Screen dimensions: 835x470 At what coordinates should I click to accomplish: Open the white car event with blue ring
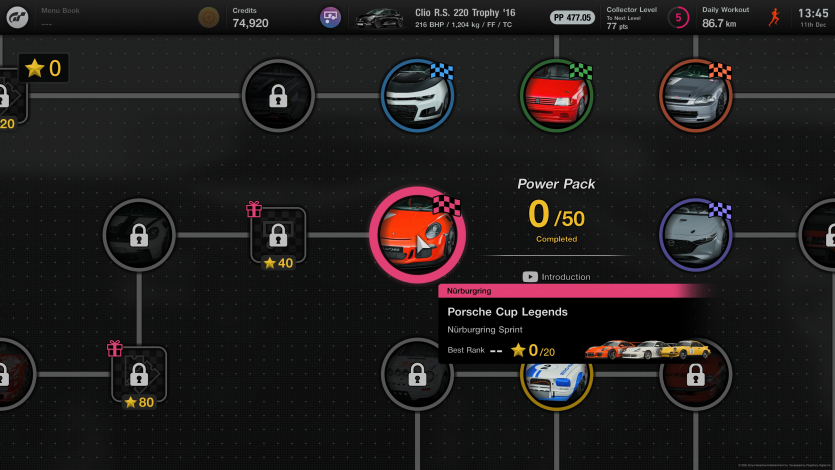pyautogui.click(x=418, y=95)
